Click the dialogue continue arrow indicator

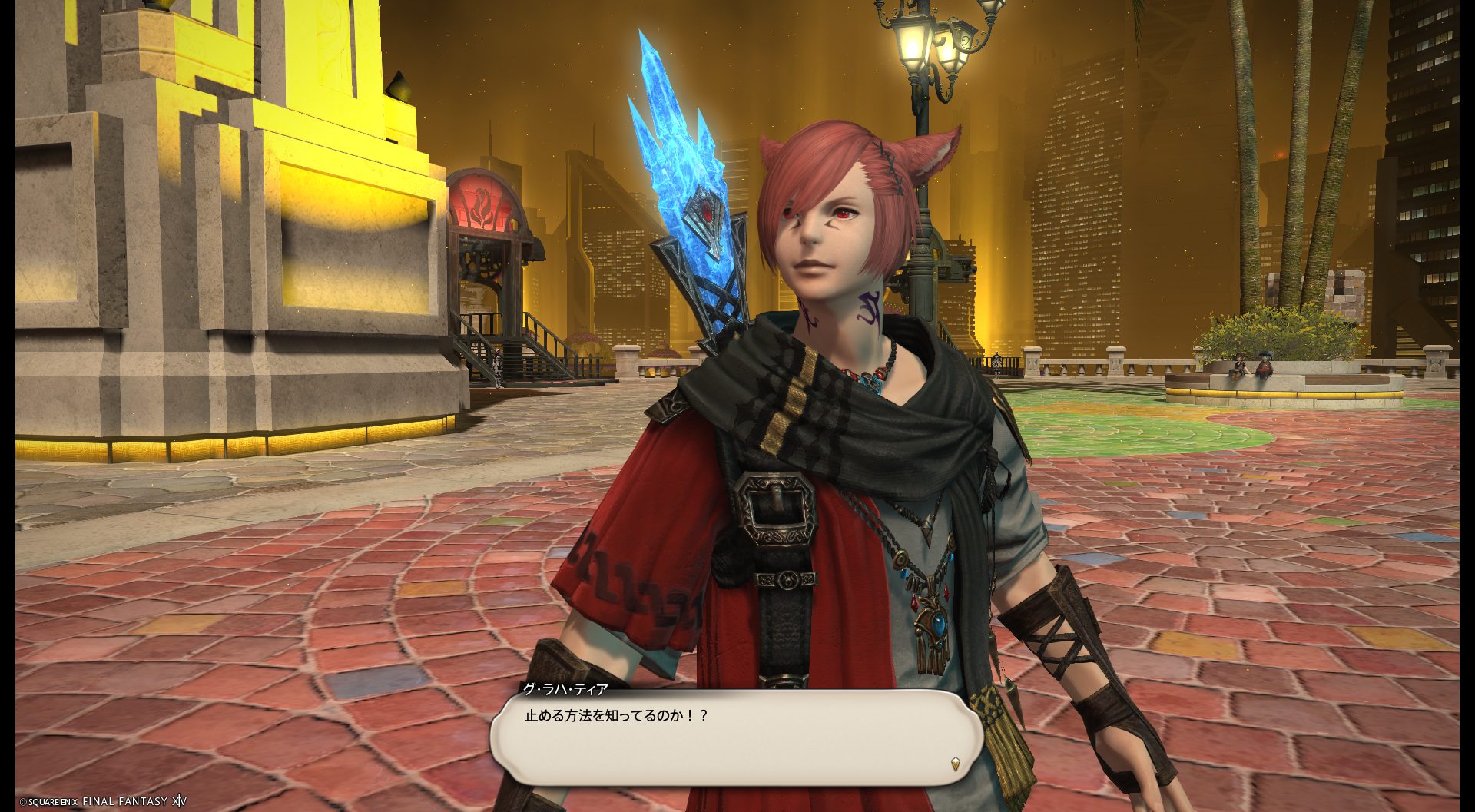tap(955, 764)
